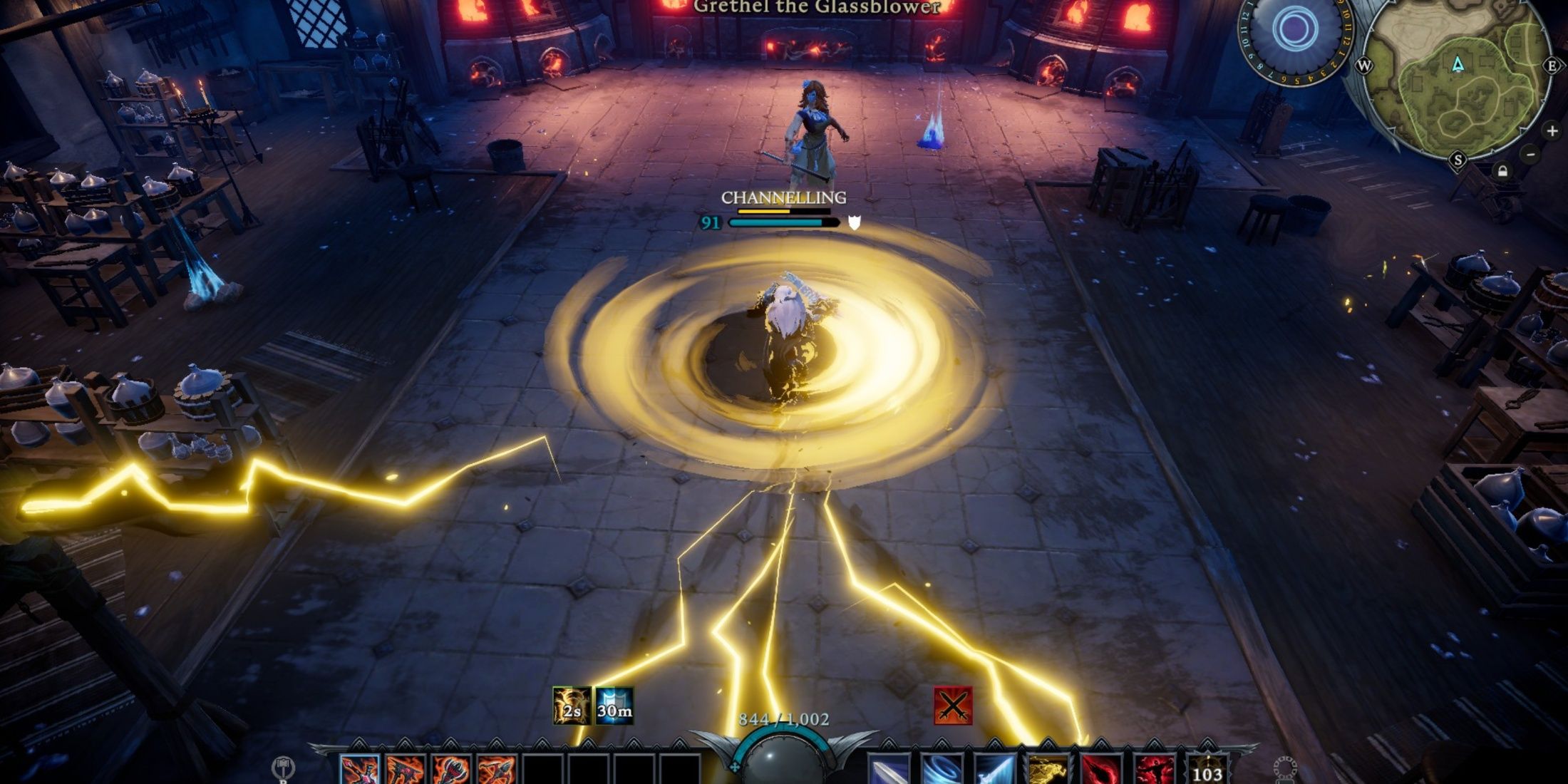Click the hammer build mode icon
Image resolution: width=1568 pixels, height=784 pixels.
click(284, 768)
